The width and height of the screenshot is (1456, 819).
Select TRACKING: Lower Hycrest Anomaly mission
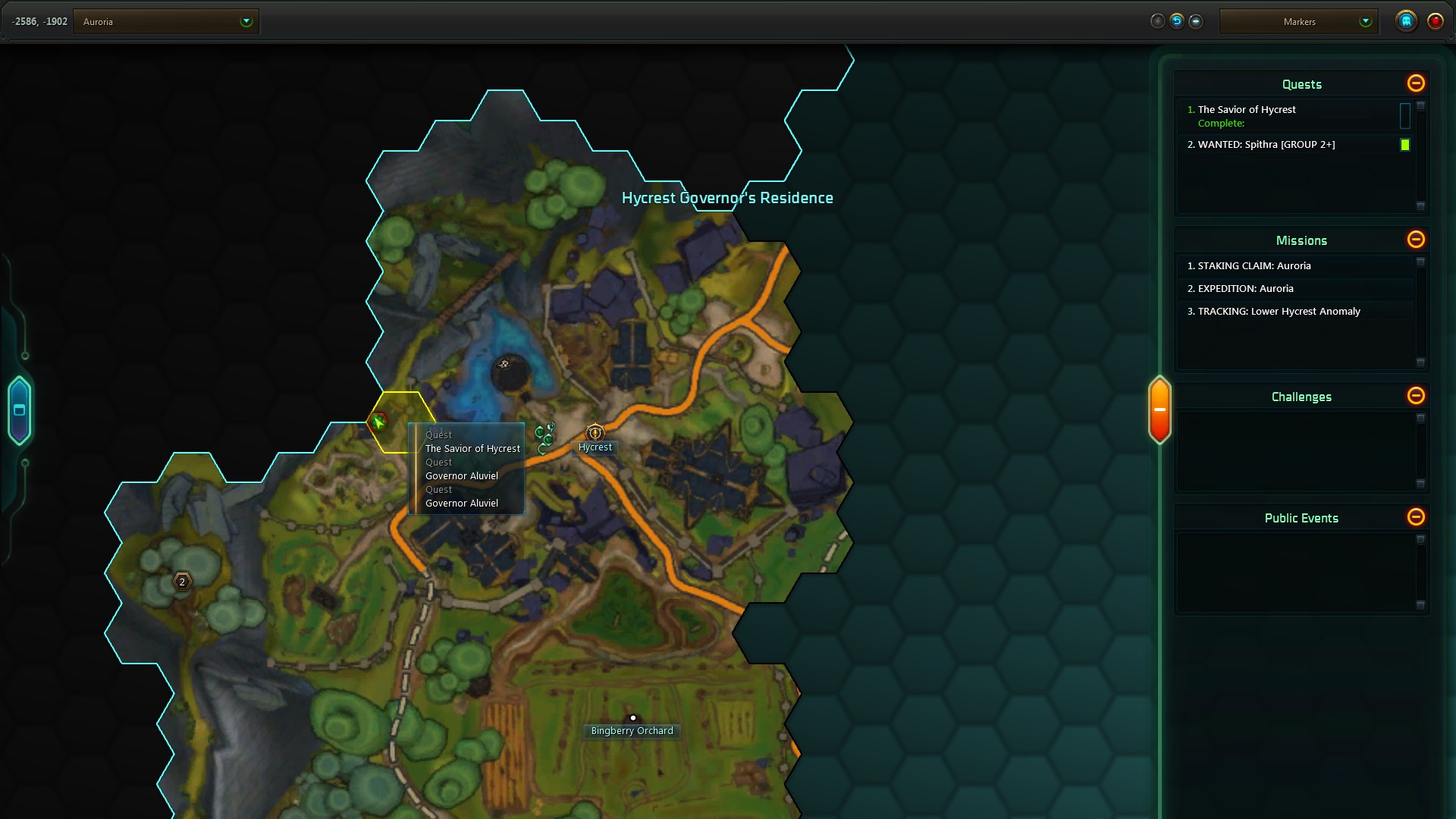click(1279, 312)
